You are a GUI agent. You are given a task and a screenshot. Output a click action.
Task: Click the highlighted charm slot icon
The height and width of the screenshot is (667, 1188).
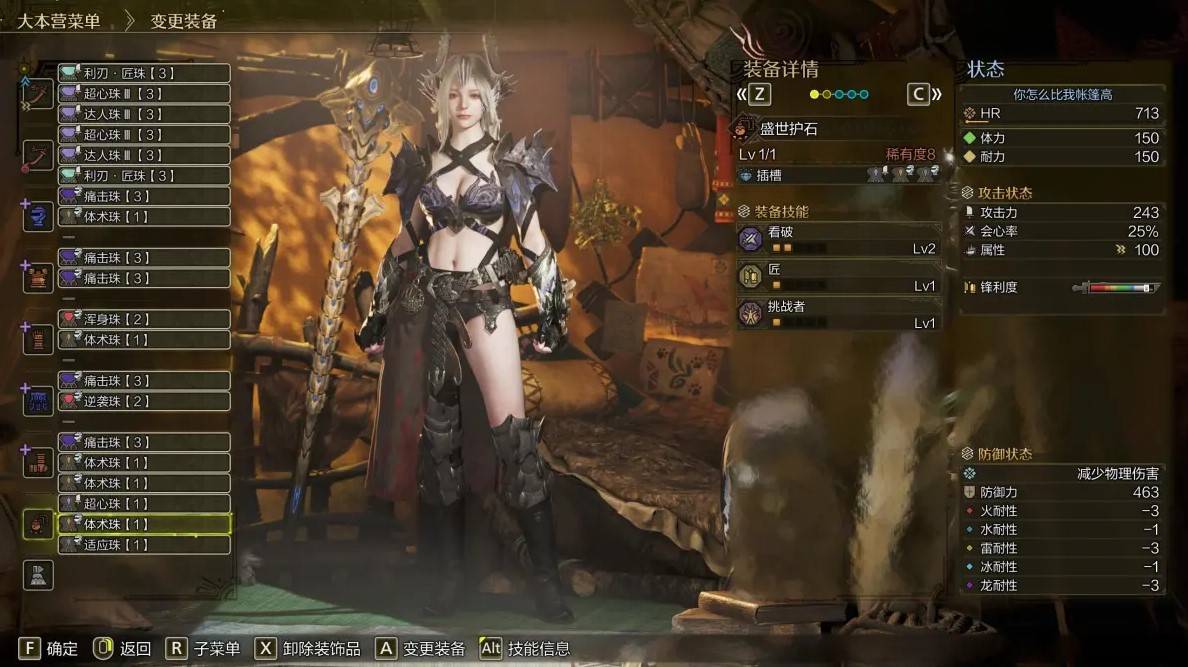[x=38, y=524]
